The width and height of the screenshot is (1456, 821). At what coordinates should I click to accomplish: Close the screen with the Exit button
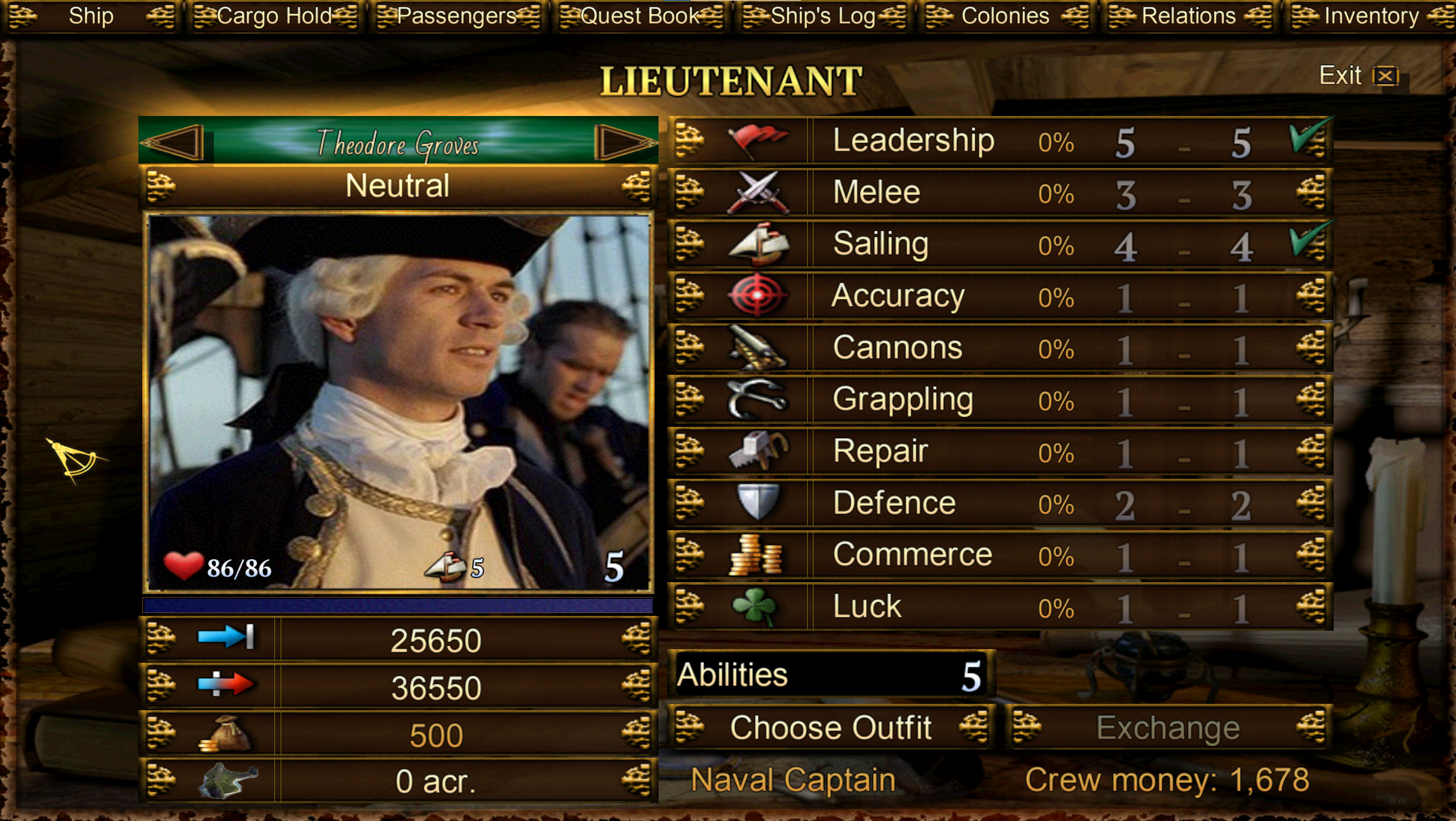pos(1358,75)
